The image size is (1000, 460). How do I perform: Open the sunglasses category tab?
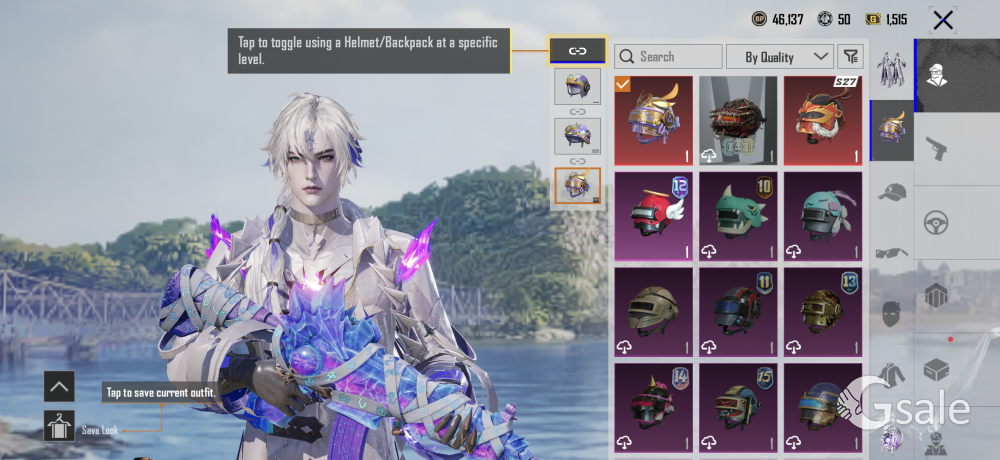click(x=891, y=253)
